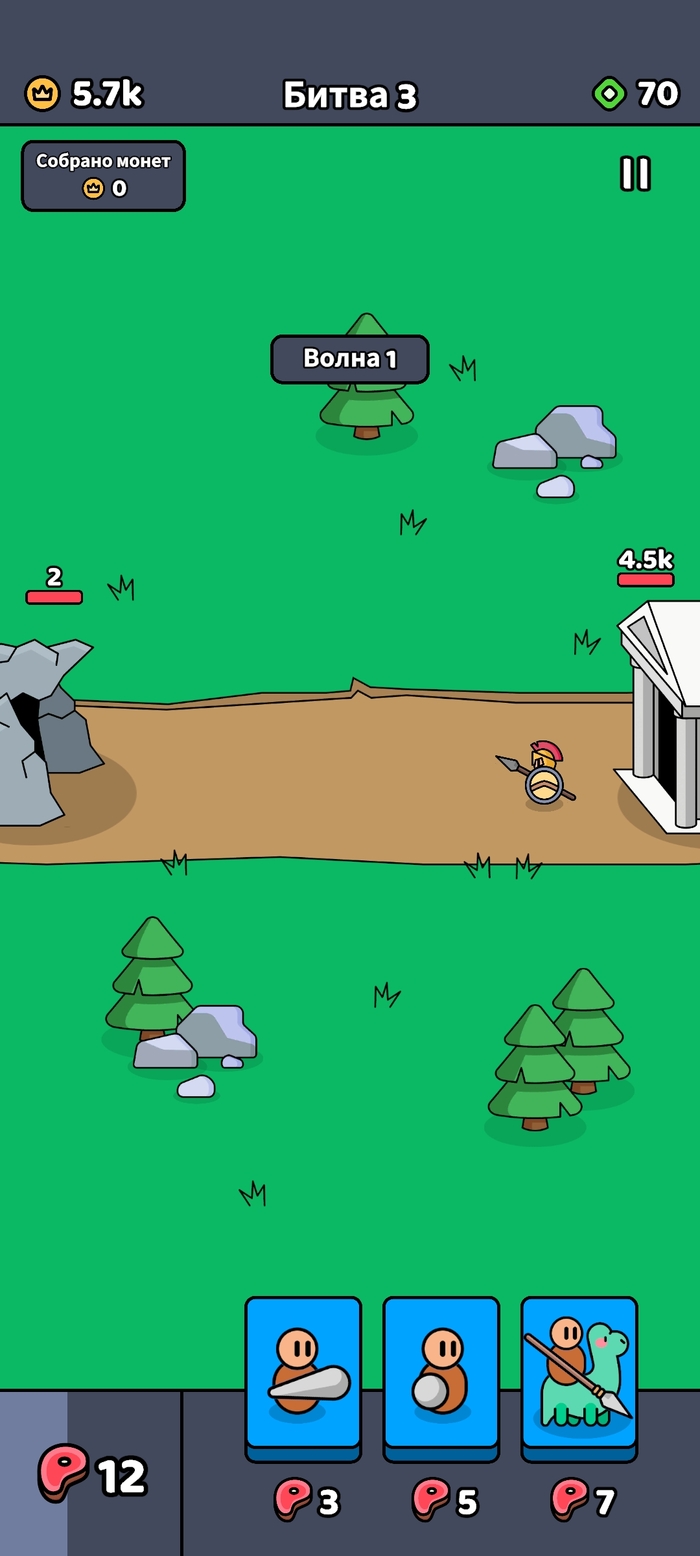Spawn the dinosaur rider spearman card
Viewport: 700px width, 1556px height.
click(x=579, y=1374)
